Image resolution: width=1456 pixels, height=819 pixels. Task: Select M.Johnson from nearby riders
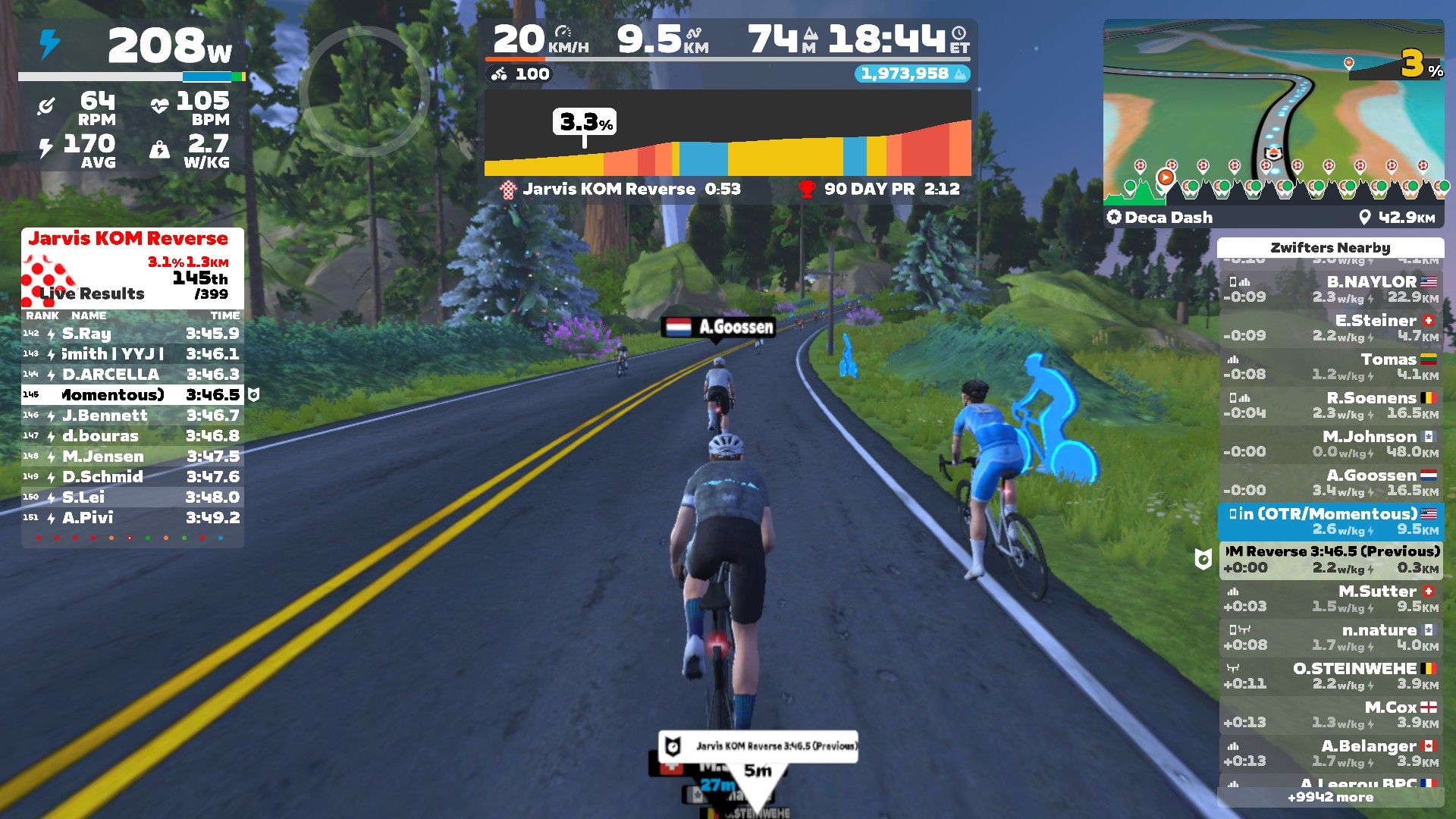pyautogui.click(x=1331, y=444)
